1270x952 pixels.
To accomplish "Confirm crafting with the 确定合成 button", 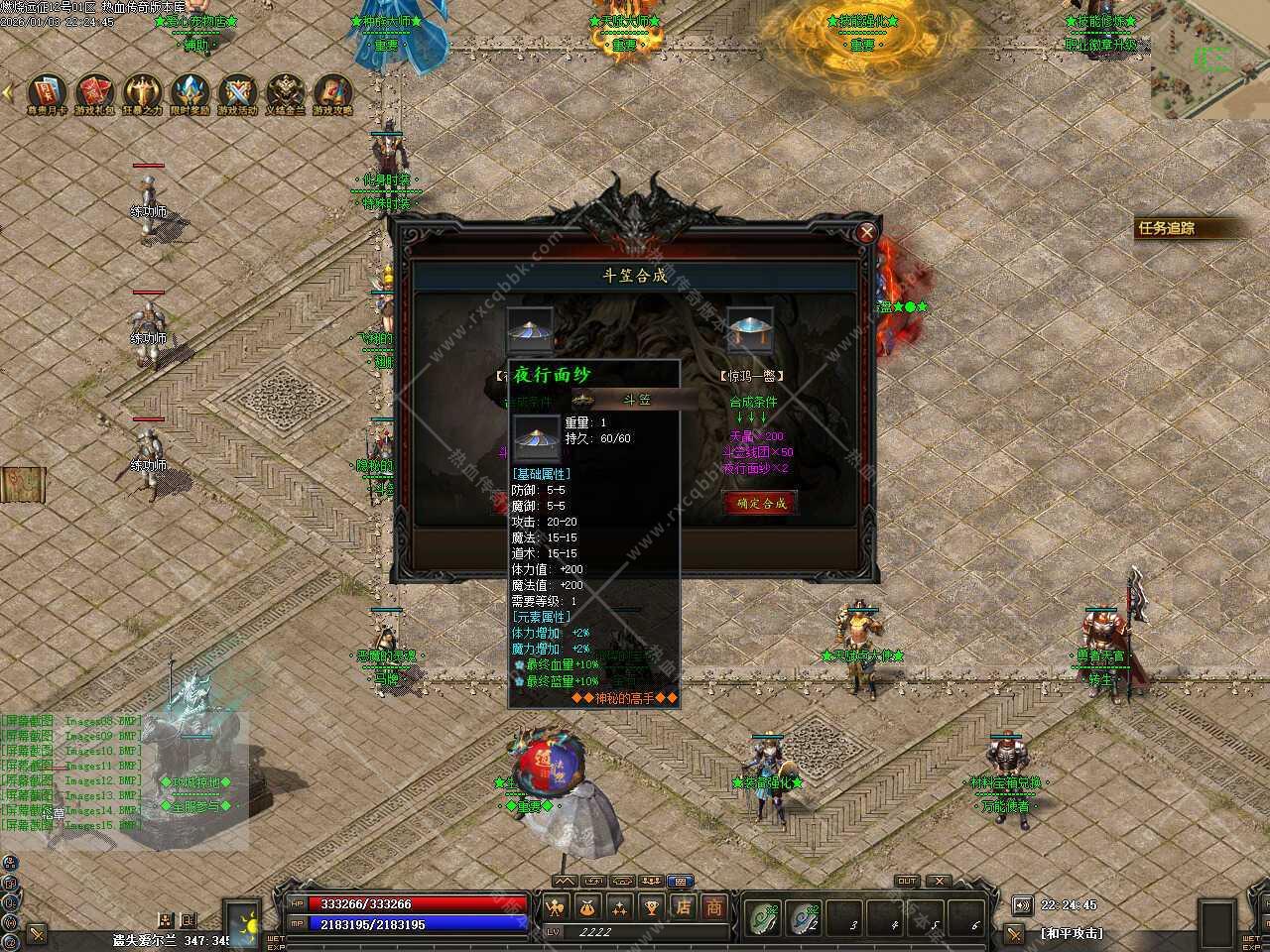I will point(761,503).
